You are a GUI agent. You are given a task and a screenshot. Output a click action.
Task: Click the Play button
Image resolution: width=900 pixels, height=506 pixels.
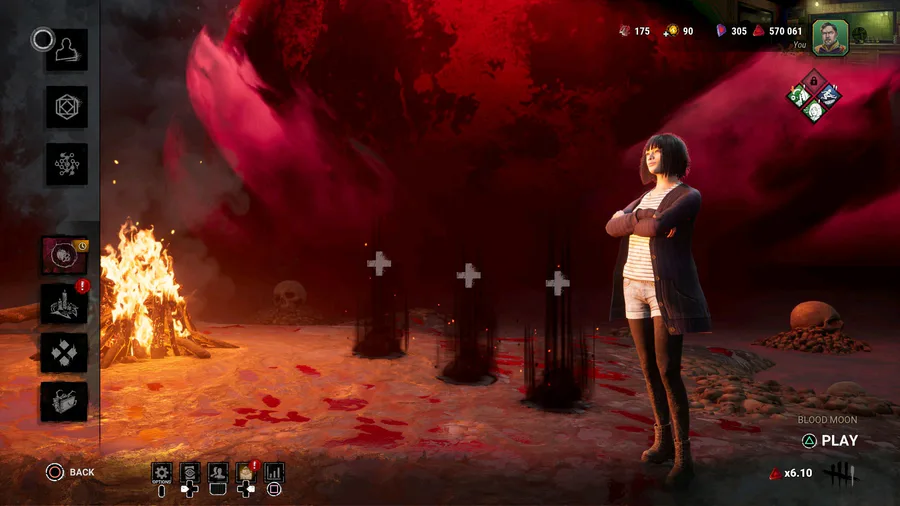pos(830,440)
